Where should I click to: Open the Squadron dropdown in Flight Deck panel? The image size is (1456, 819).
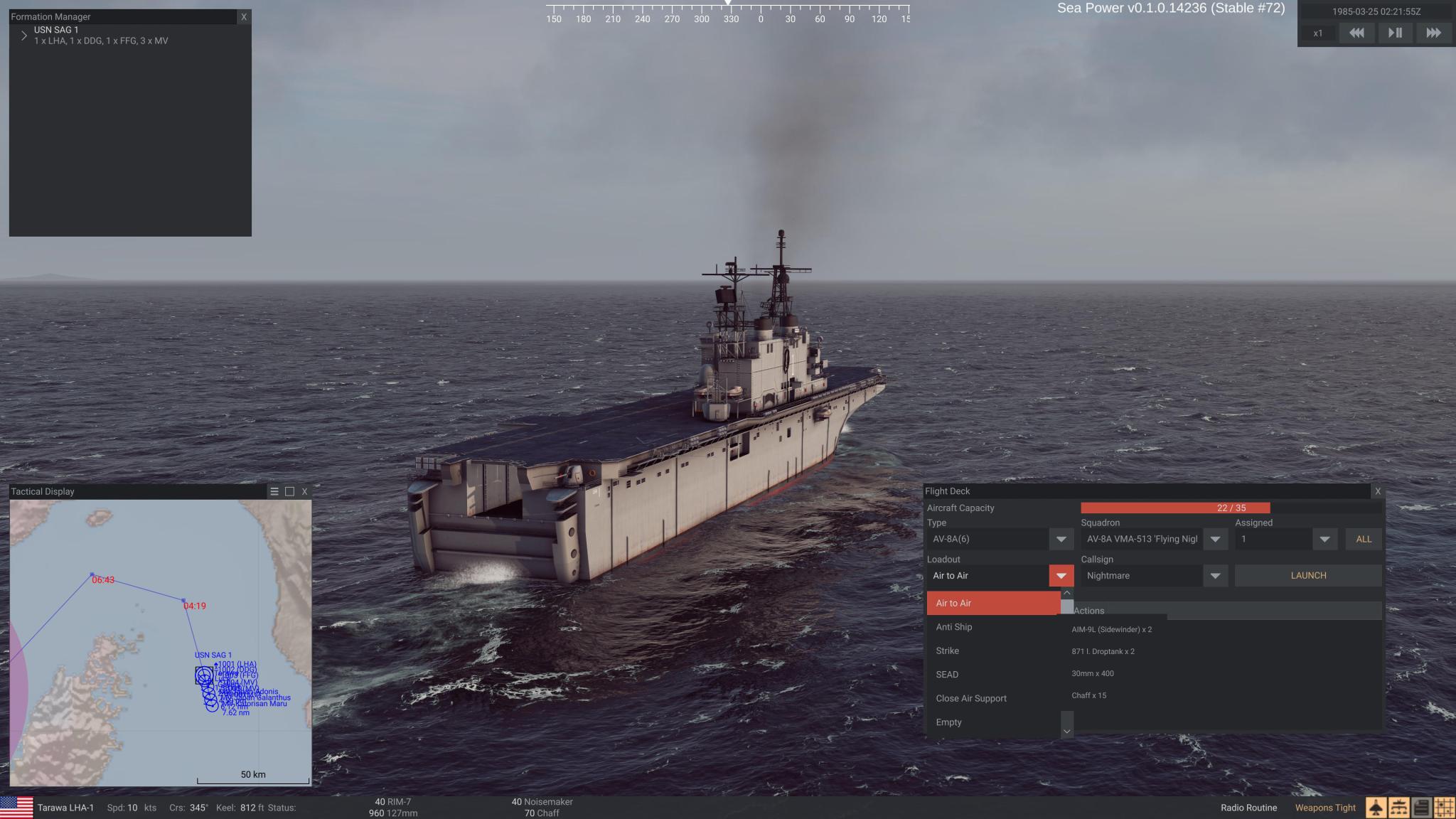pos(1216,539)
